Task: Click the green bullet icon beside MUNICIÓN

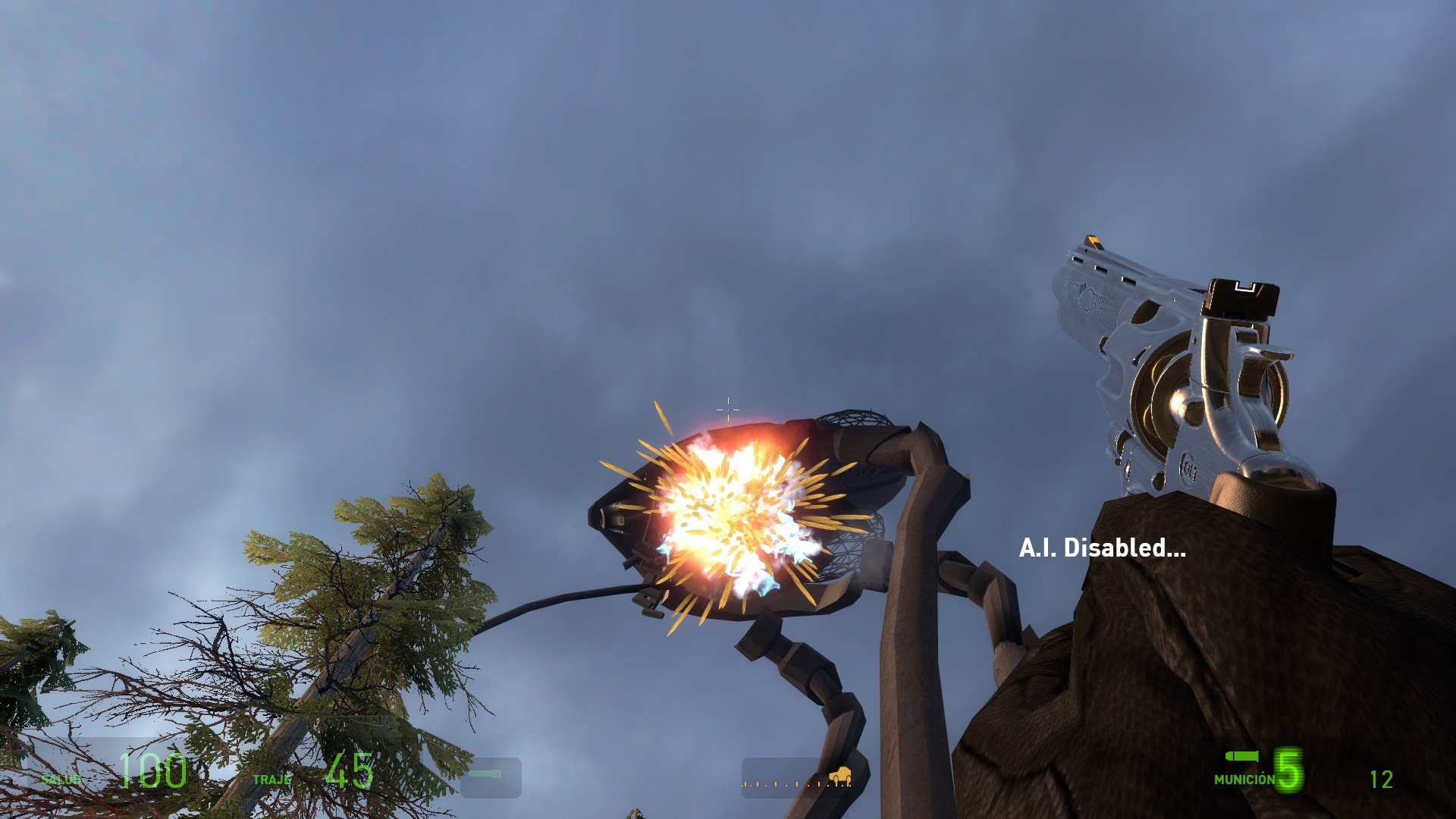Action: [x=1242, y=757]
